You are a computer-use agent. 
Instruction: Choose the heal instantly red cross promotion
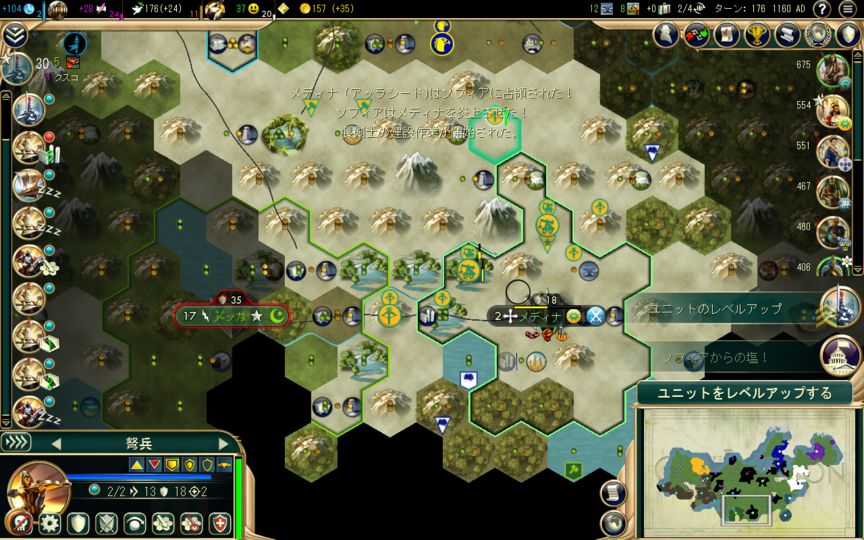pyautogui.click(x=220, y=523)
